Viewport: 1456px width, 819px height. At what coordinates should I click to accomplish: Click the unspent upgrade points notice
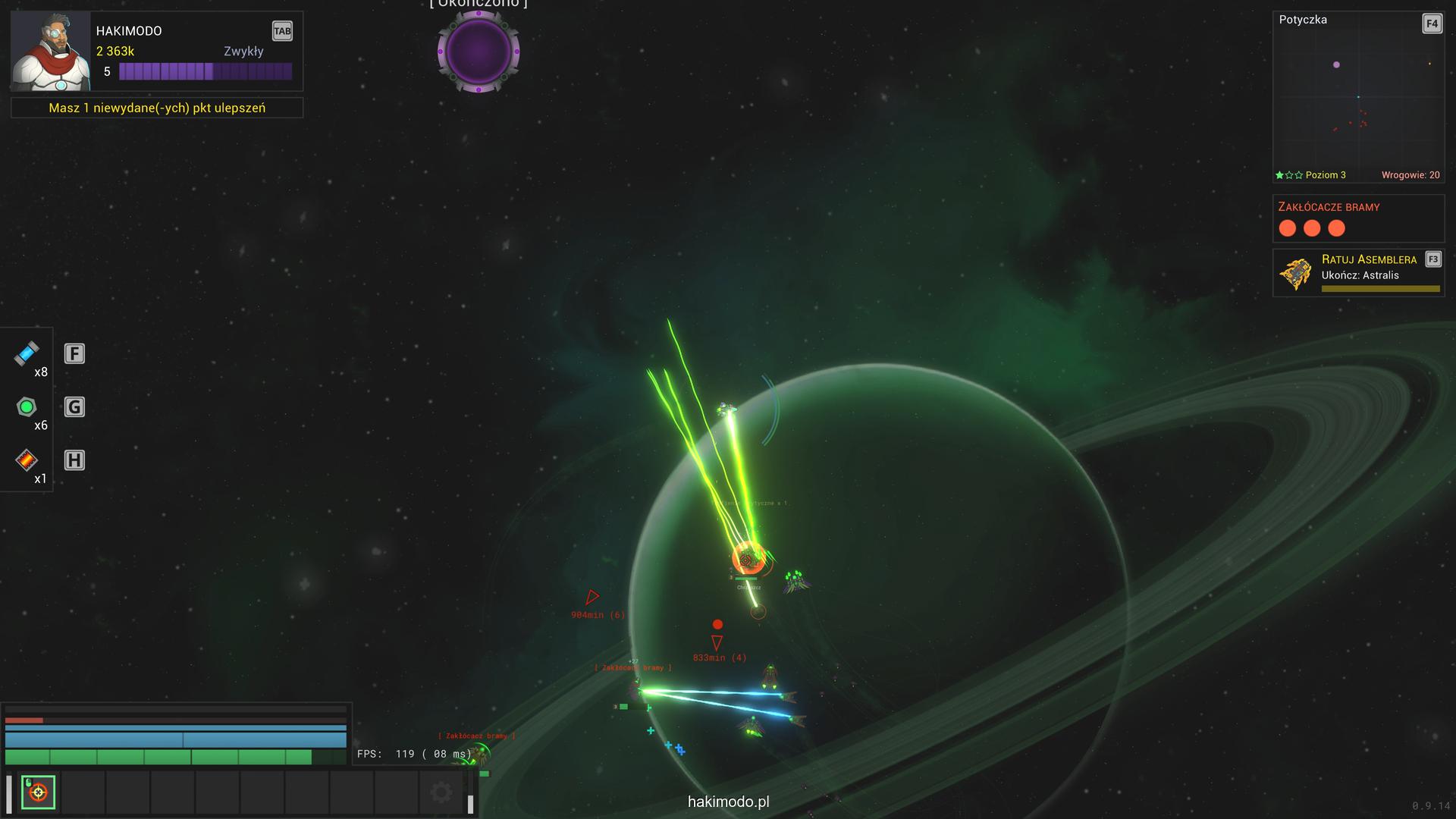[157, 108]
